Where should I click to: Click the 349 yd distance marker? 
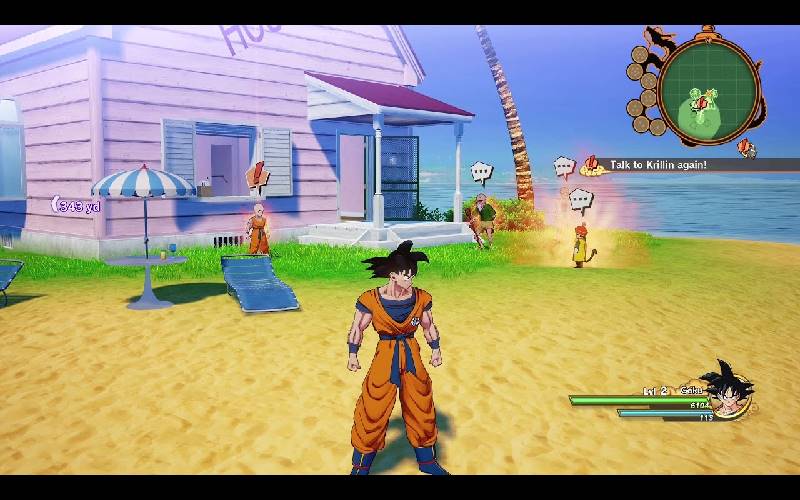point(77,206)
